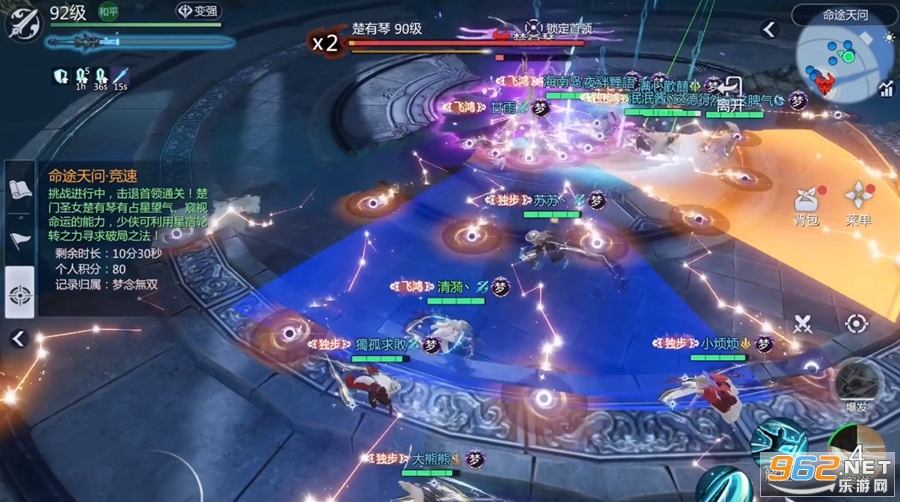Tap the 变强 power-up button

coord(197,12)
